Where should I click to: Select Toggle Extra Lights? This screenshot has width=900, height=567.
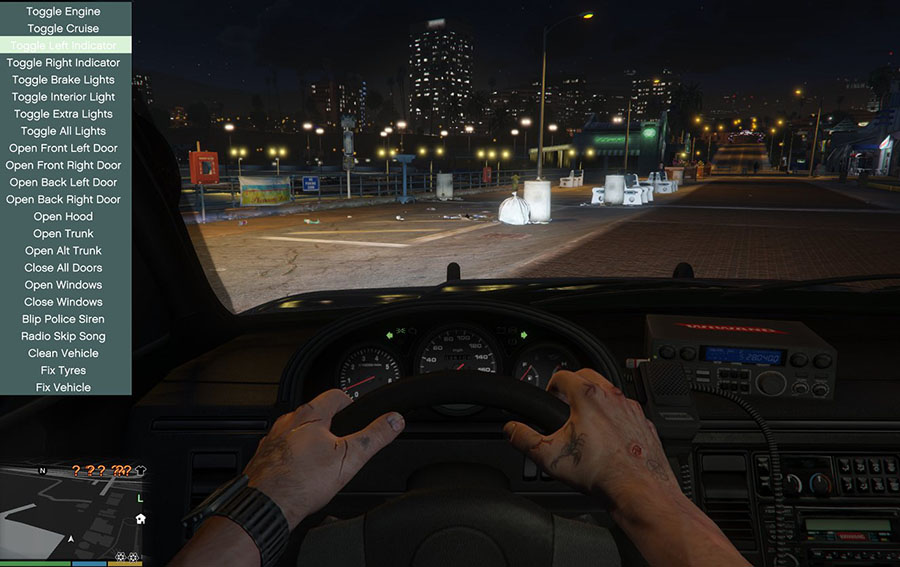63,114
